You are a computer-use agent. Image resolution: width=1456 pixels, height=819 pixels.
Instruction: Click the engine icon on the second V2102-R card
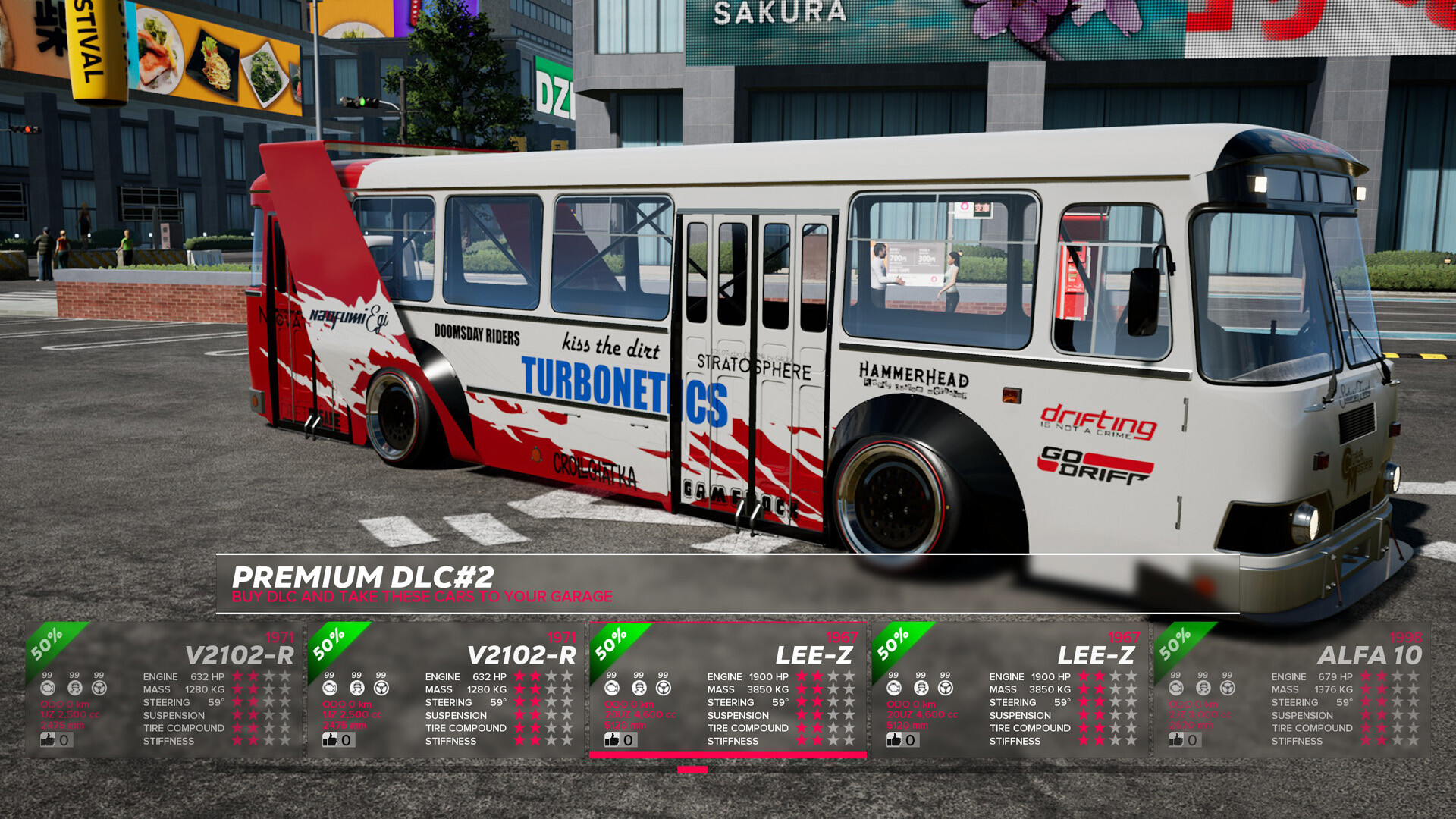tap(330, 689)
